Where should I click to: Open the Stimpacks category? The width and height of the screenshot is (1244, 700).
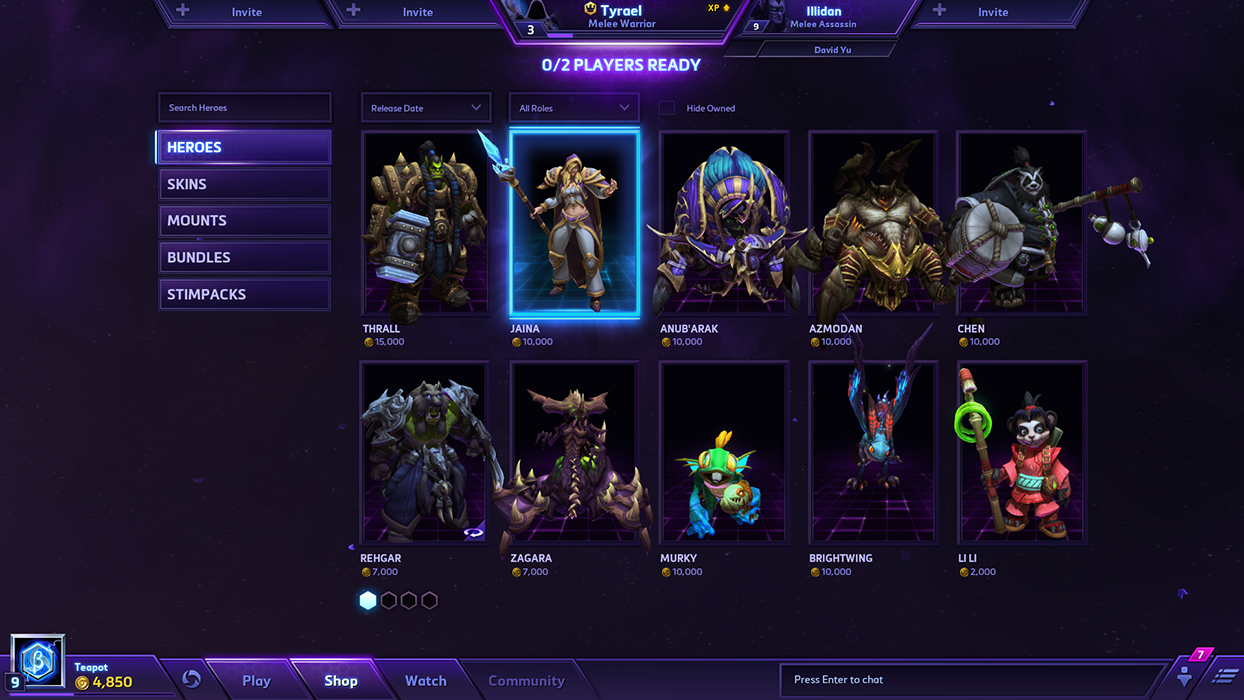coord(244,295)
